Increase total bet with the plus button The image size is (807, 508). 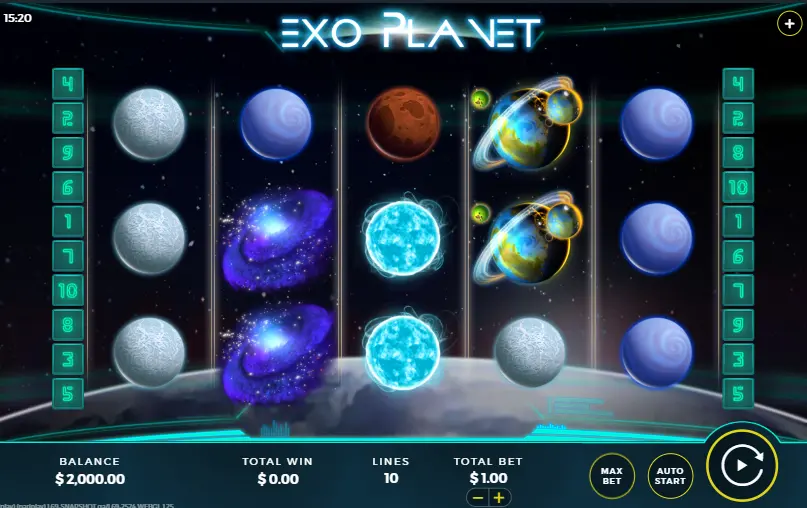pyautogui.click(x=498, y=497)
